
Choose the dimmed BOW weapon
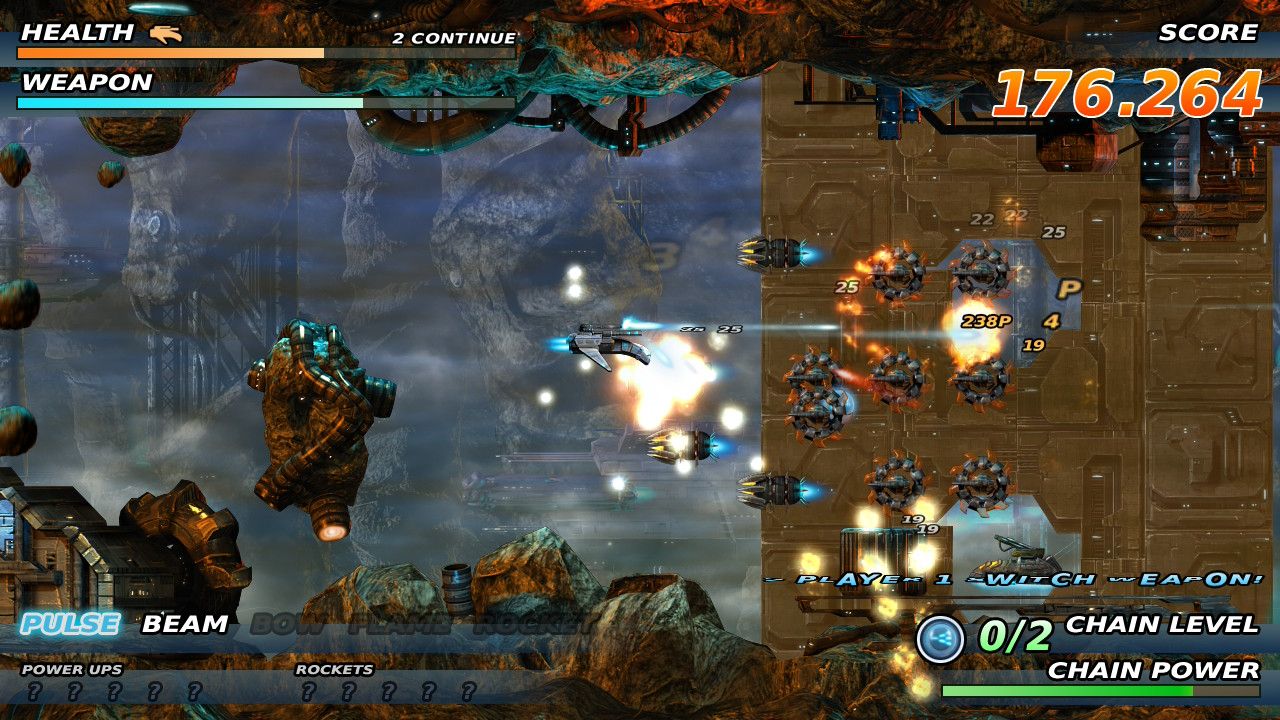[x=287, y=625]
